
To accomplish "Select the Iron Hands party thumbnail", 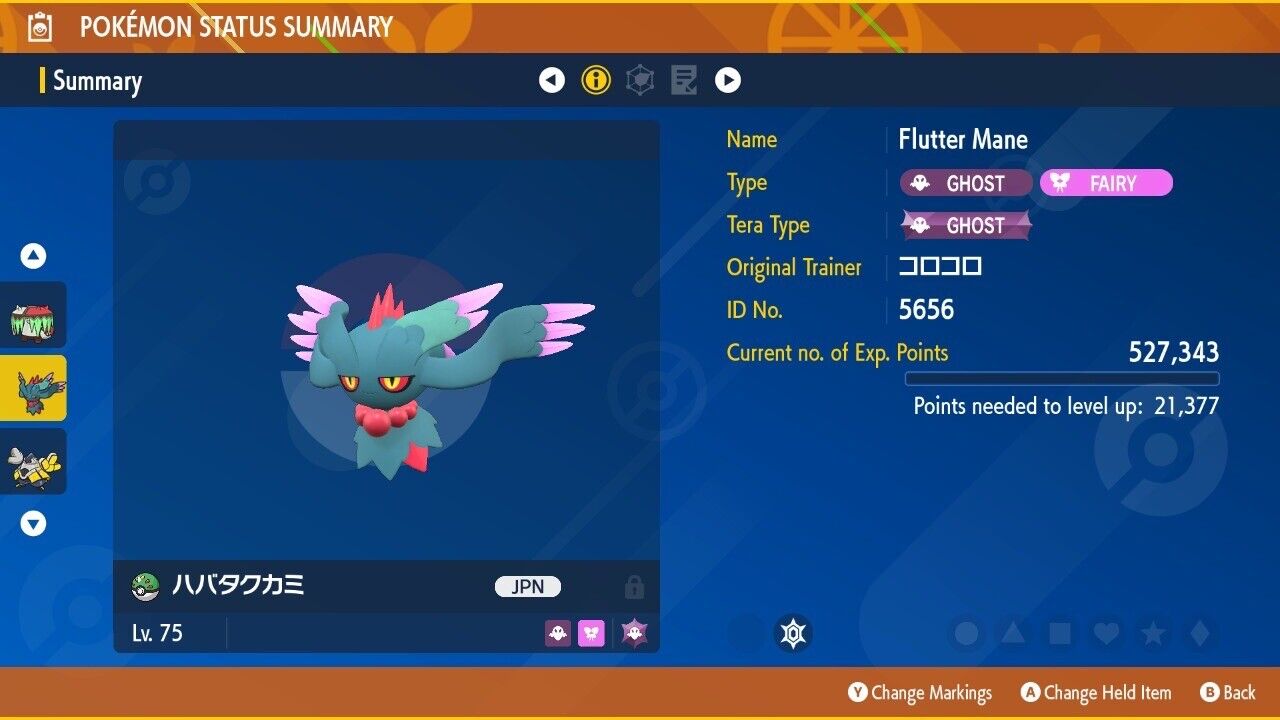I will pyautogui.click(x=34, y=461).
